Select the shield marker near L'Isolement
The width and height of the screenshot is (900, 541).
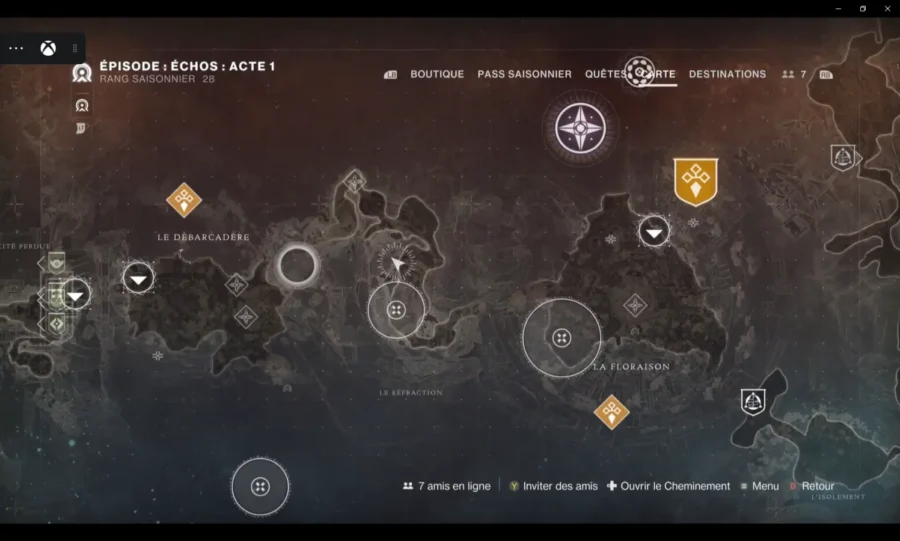coord(753,402)
